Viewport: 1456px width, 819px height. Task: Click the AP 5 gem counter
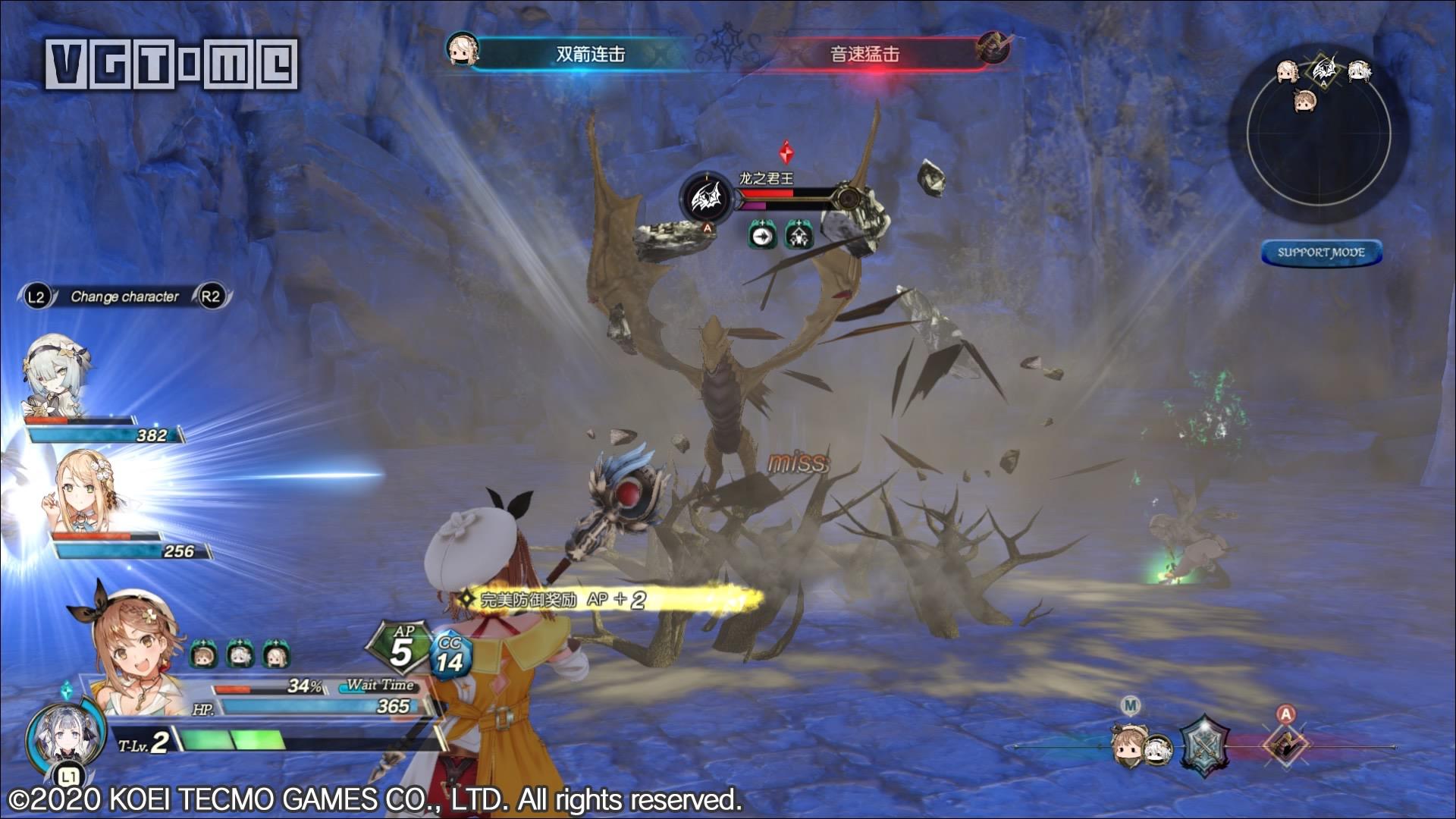[400, 648]
